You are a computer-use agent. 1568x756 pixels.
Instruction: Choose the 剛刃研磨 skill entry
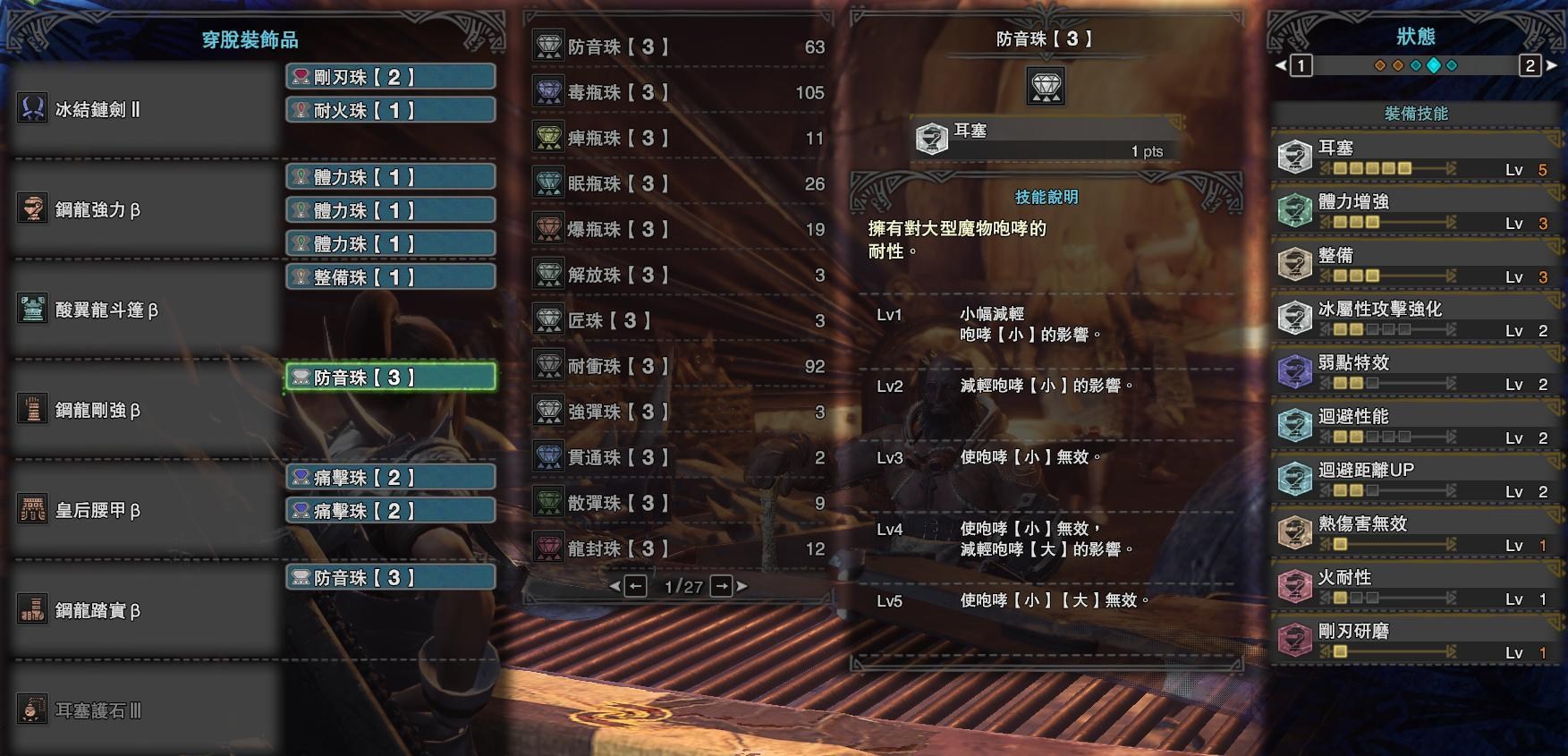[1415, 639]
